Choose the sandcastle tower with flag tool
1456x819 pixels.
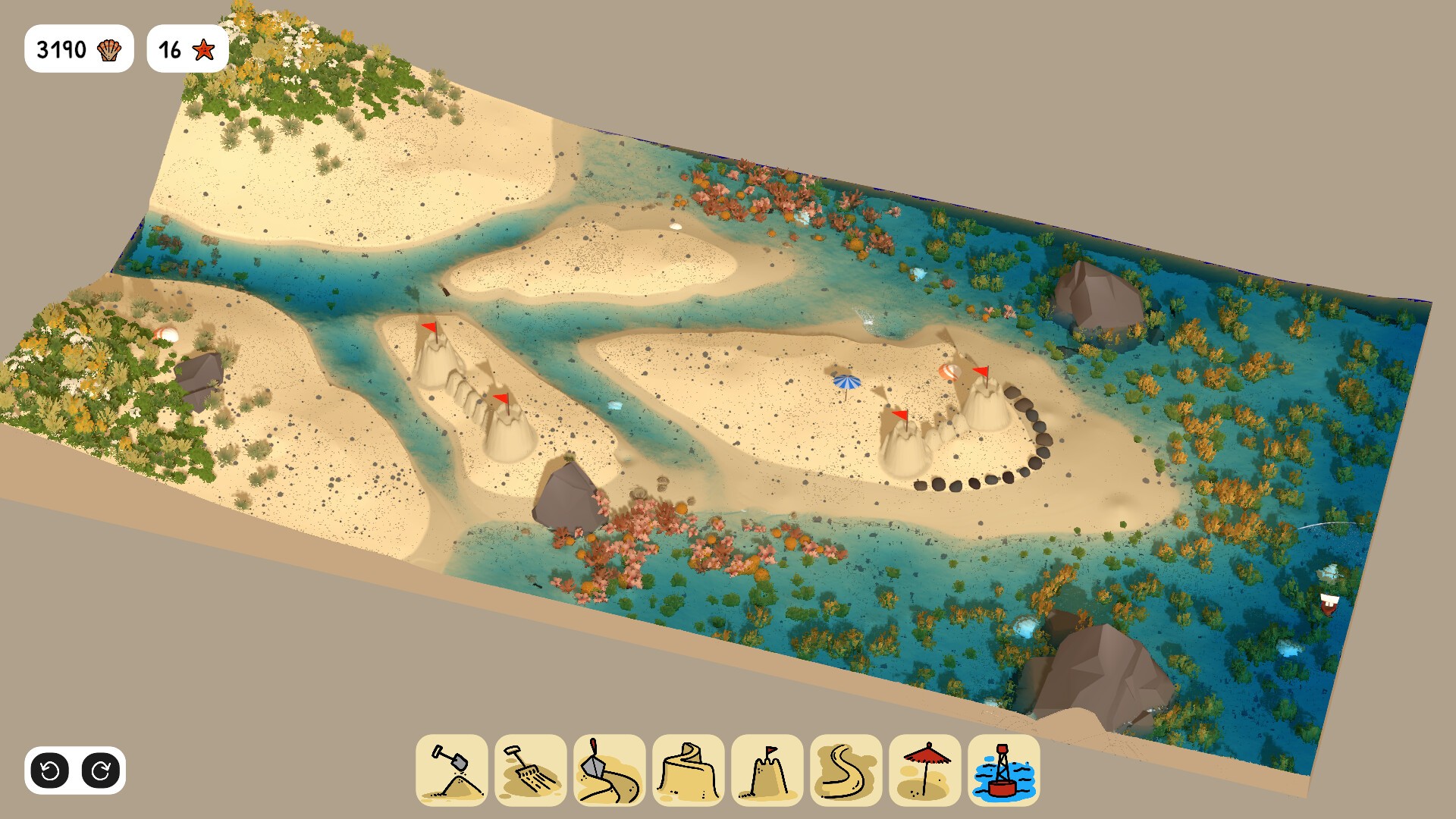(x=767, y=770)
